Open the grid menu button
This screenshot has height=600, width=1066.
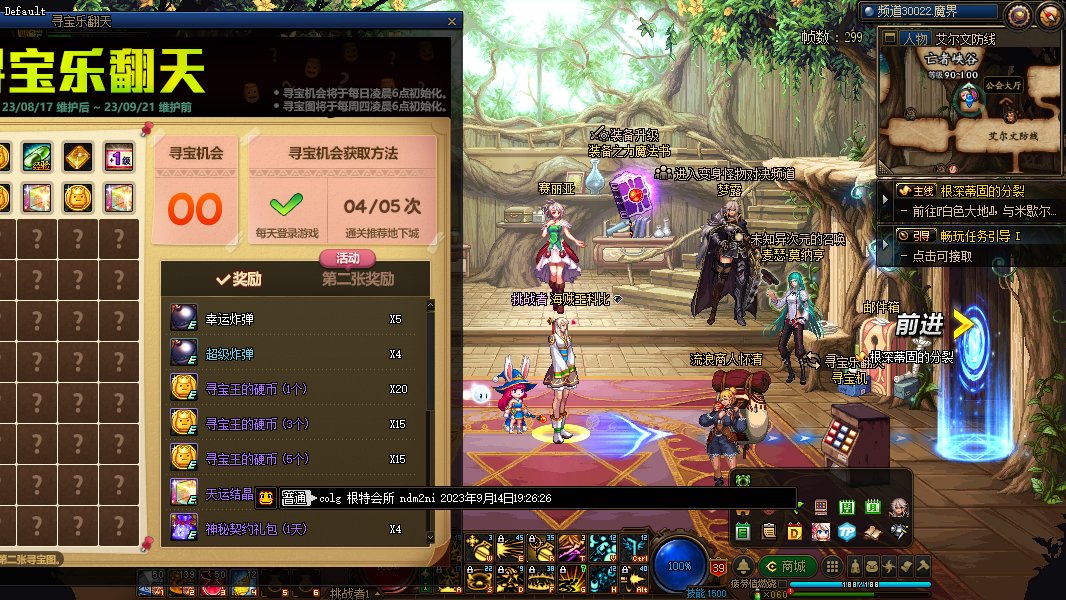point(834,567)
